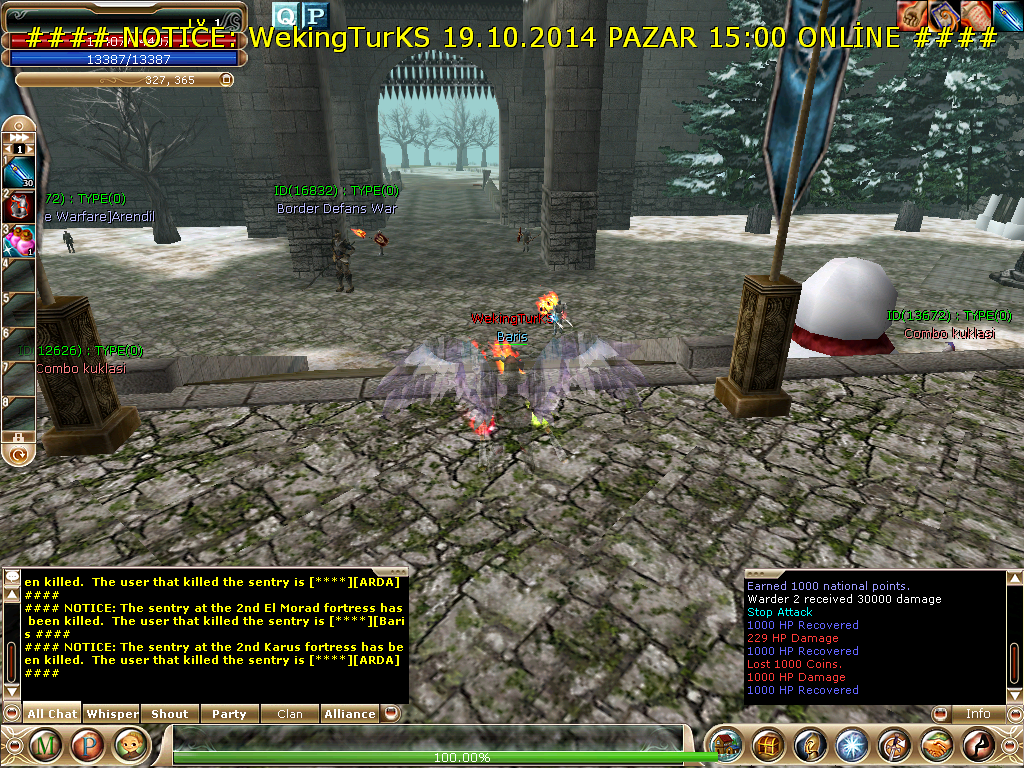The image size is (1024, 768).
Task: Click the Info tab of the log panel
Action: [977, 714]
